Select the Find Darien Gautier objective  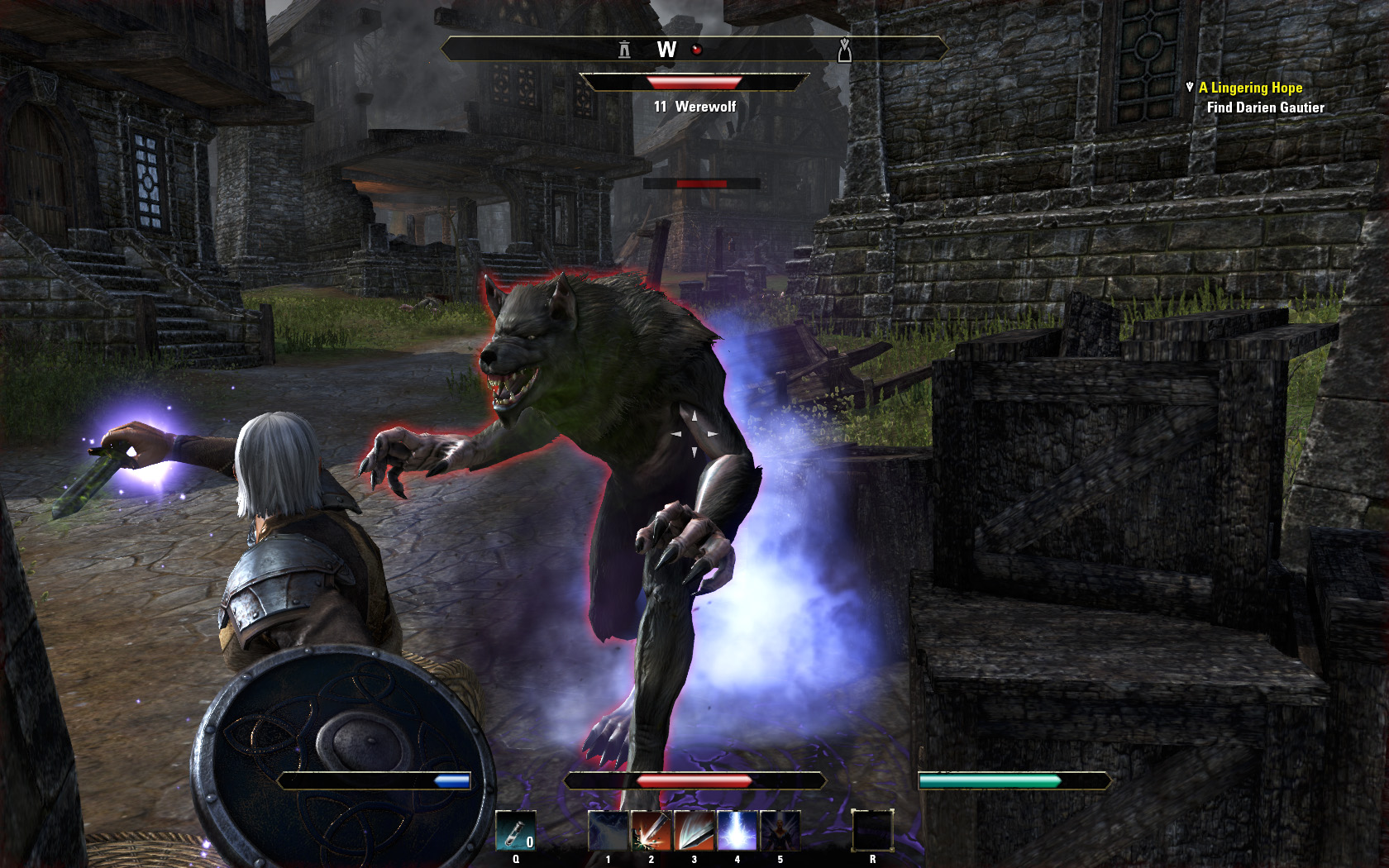pos(1265,107)
